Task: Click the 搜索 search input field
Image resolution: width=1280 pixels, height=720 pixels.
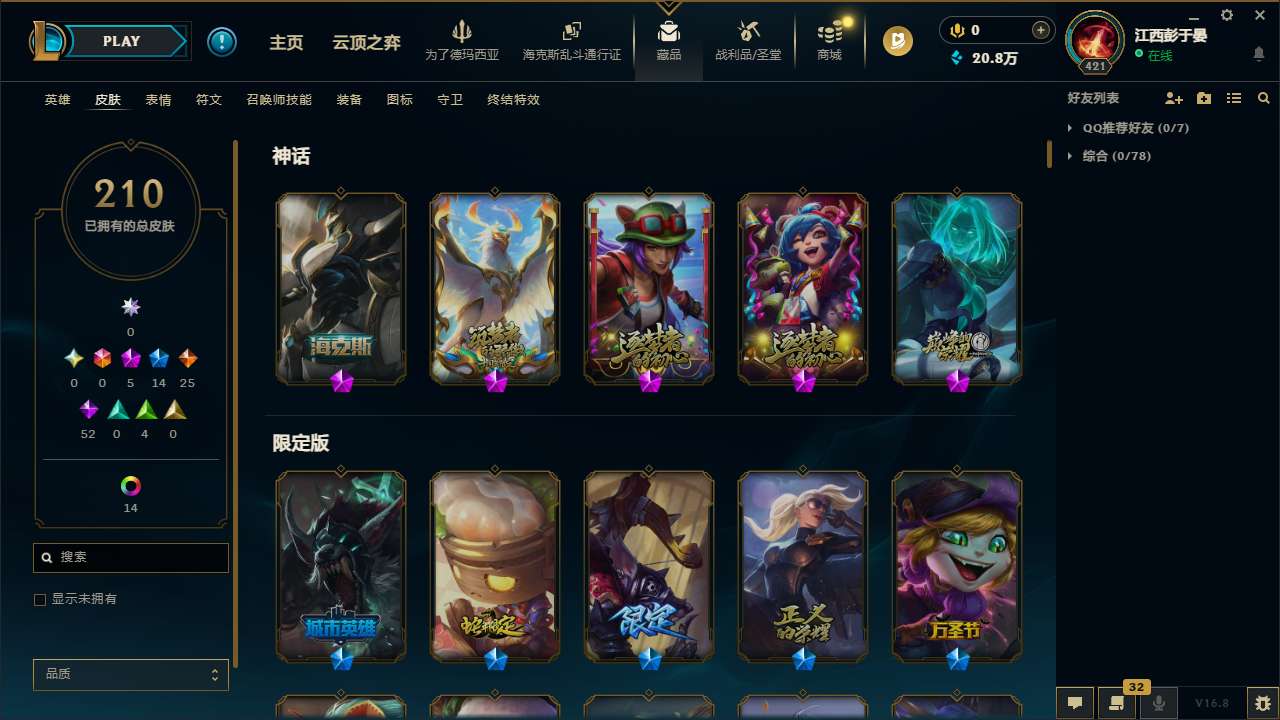Action: point(130,557)
